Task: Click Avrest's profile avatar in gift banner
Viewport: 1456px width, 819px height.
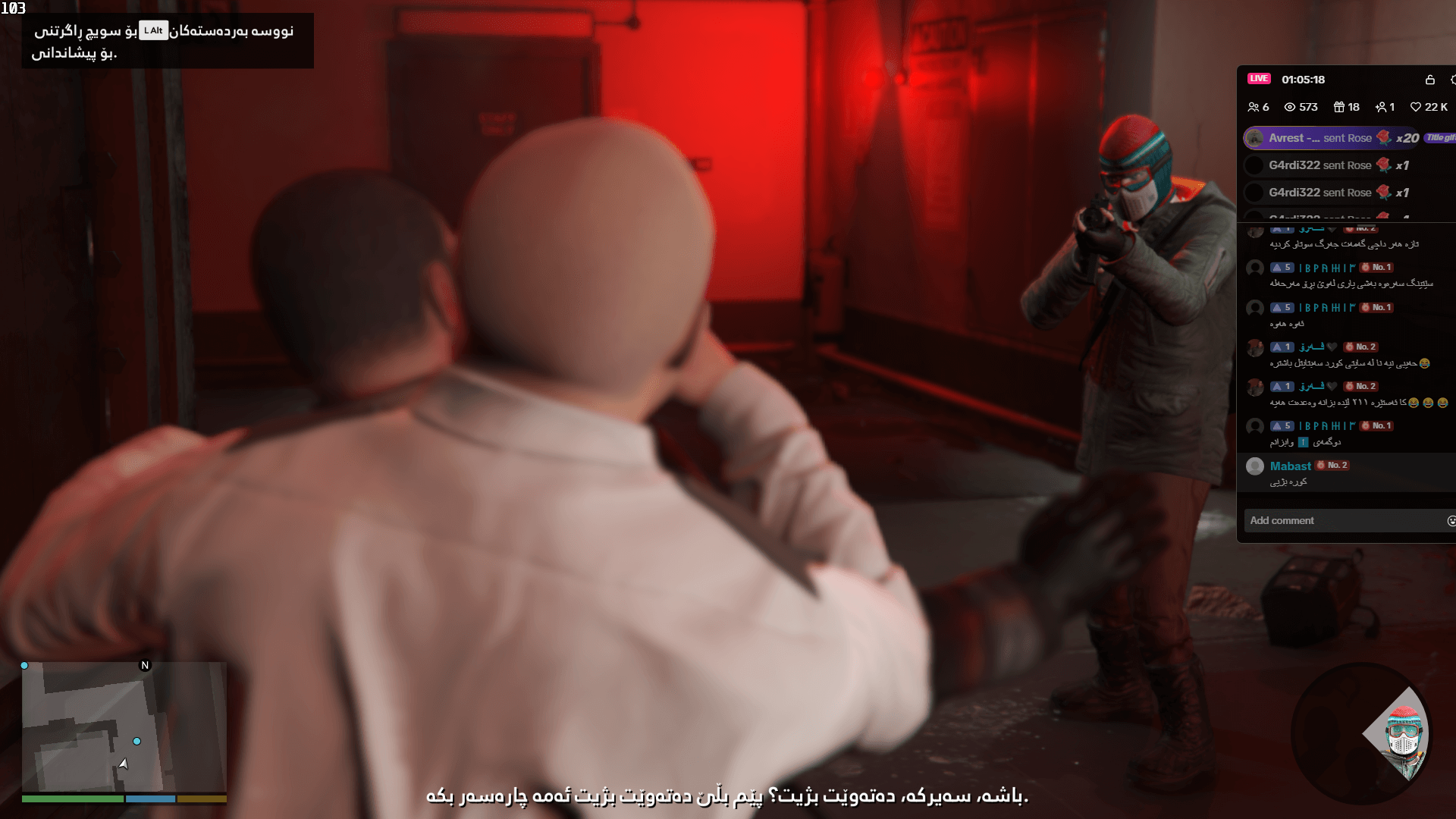Action: tap(1255, 138)
